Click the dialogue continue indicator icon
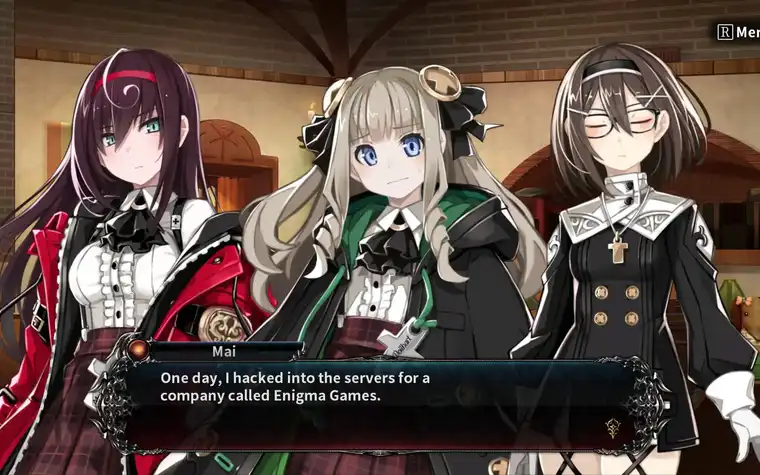The image size is (760, 475). tap(613, 426)
